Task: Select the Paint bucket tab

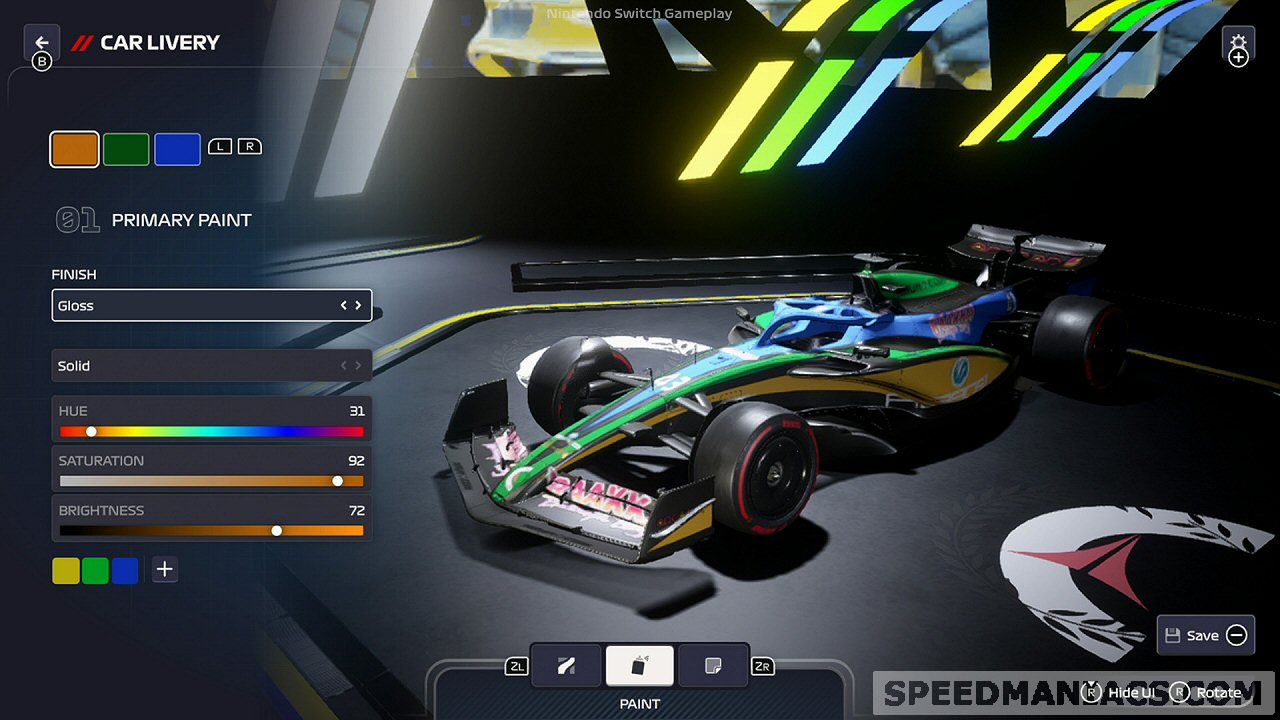Action: click(640, 666)
